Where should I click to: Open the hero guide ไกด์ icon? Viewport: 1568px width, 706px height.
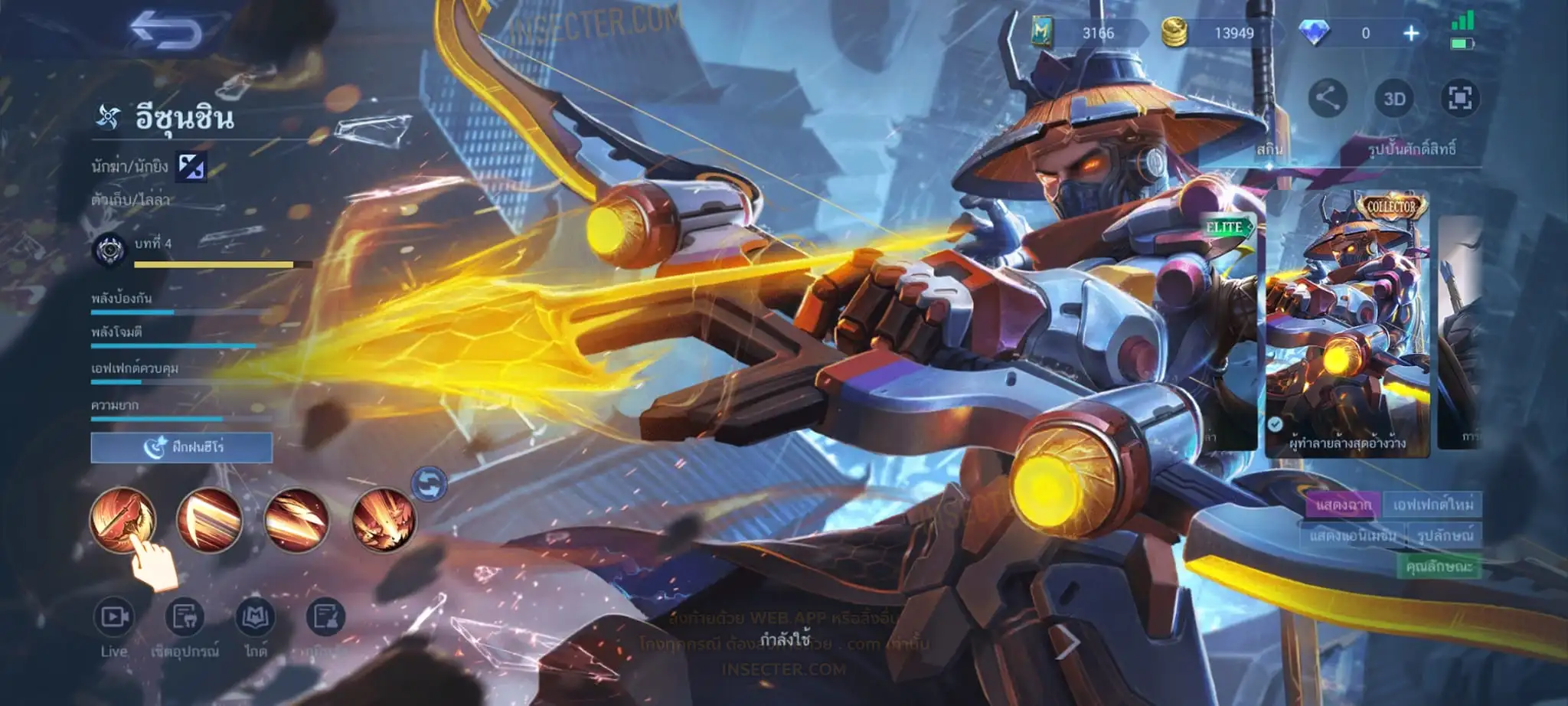(x=255, y=617)
